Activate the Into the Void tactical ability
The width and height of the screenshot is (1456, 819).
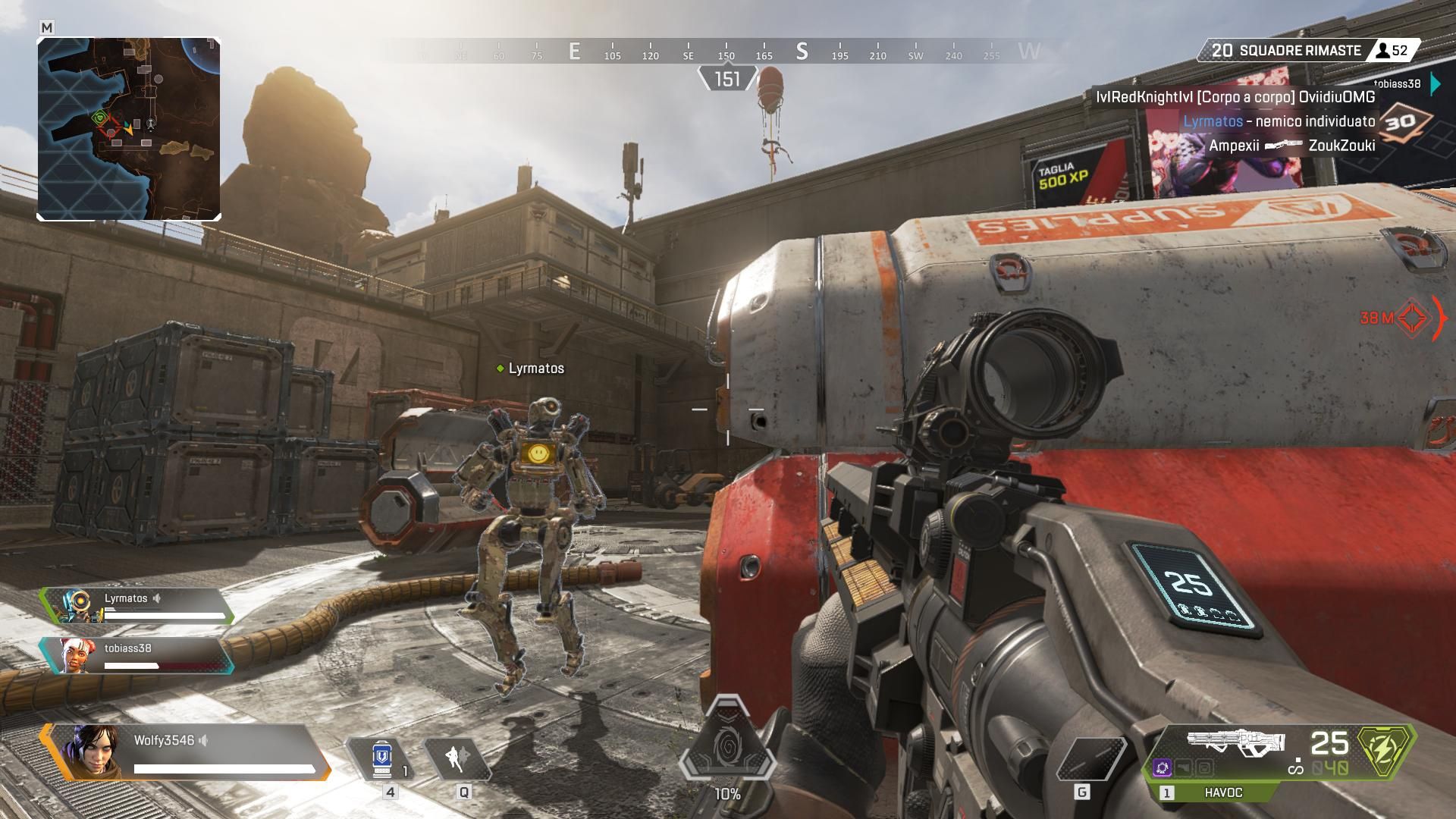457,758
